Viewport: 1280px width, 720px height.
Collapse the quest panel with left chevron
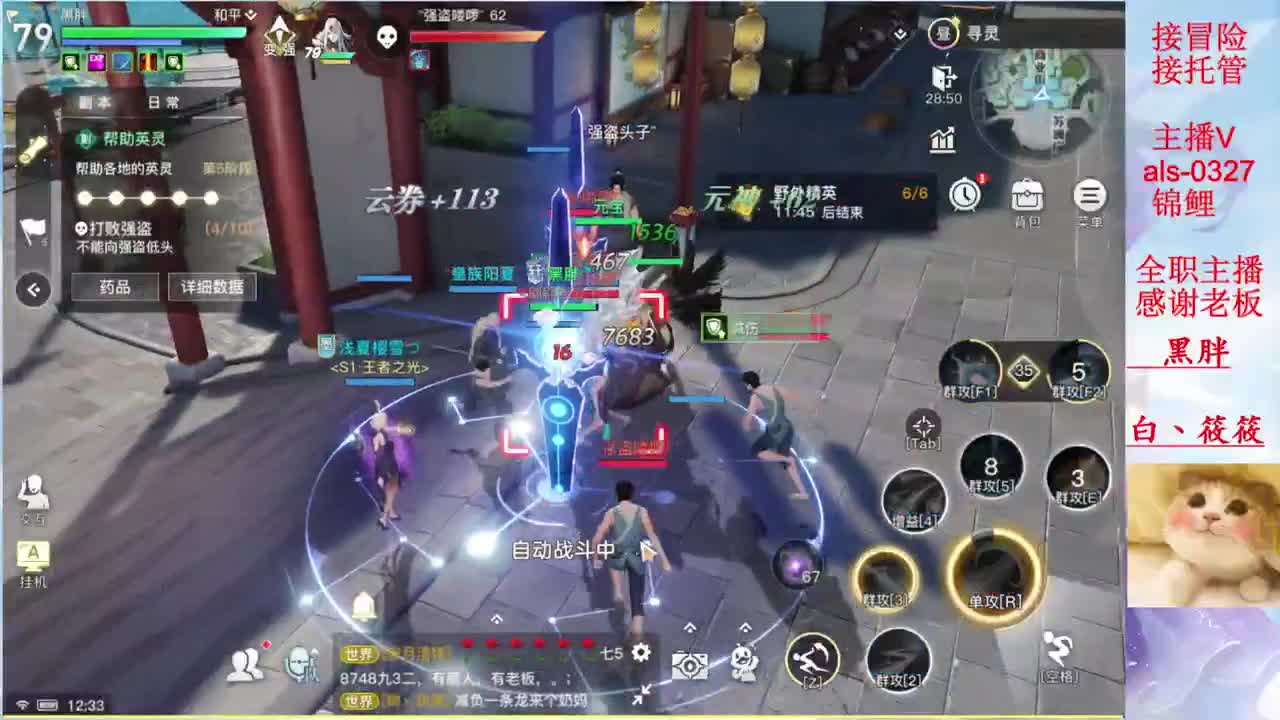pyautogui.click(x=33, y=289)
